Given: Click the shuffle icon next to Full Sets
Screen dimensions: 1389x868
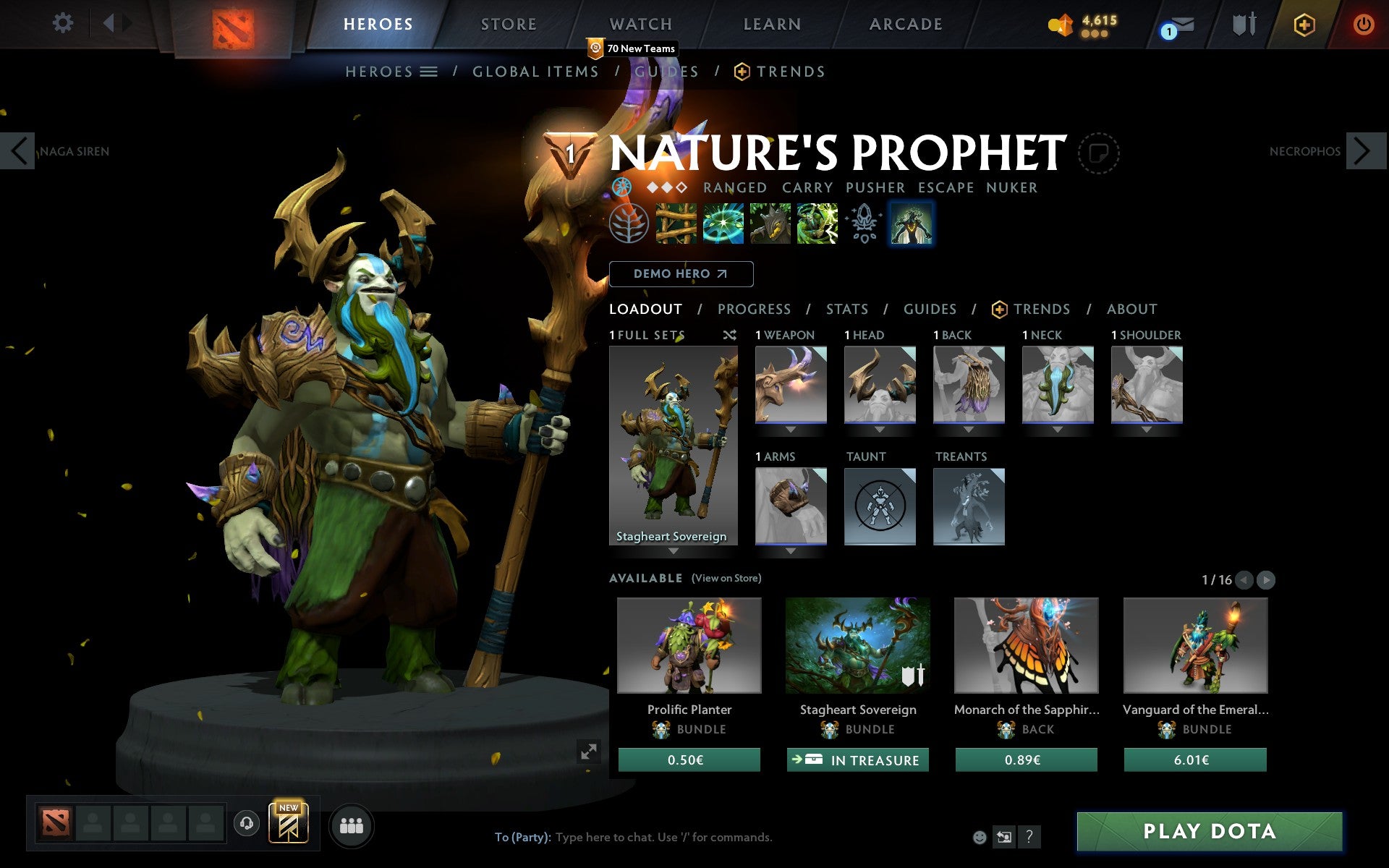Looking at the screenshot, I should coord(729,335).
